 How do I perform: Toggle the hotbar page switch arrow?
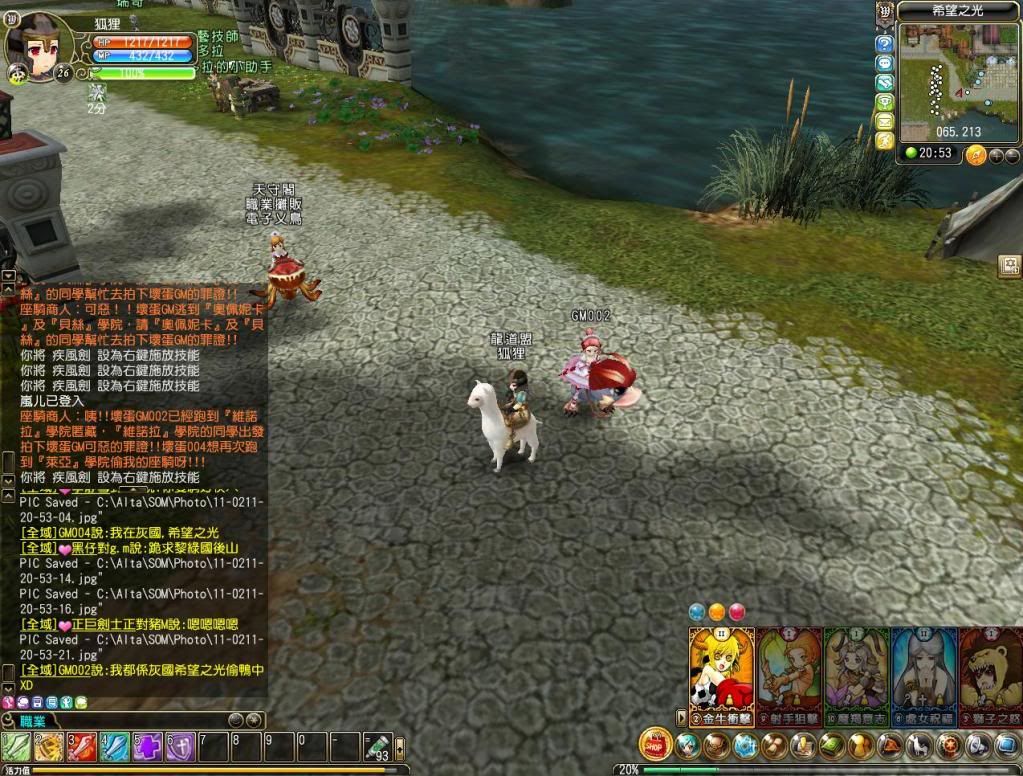[x=400, y=748]
